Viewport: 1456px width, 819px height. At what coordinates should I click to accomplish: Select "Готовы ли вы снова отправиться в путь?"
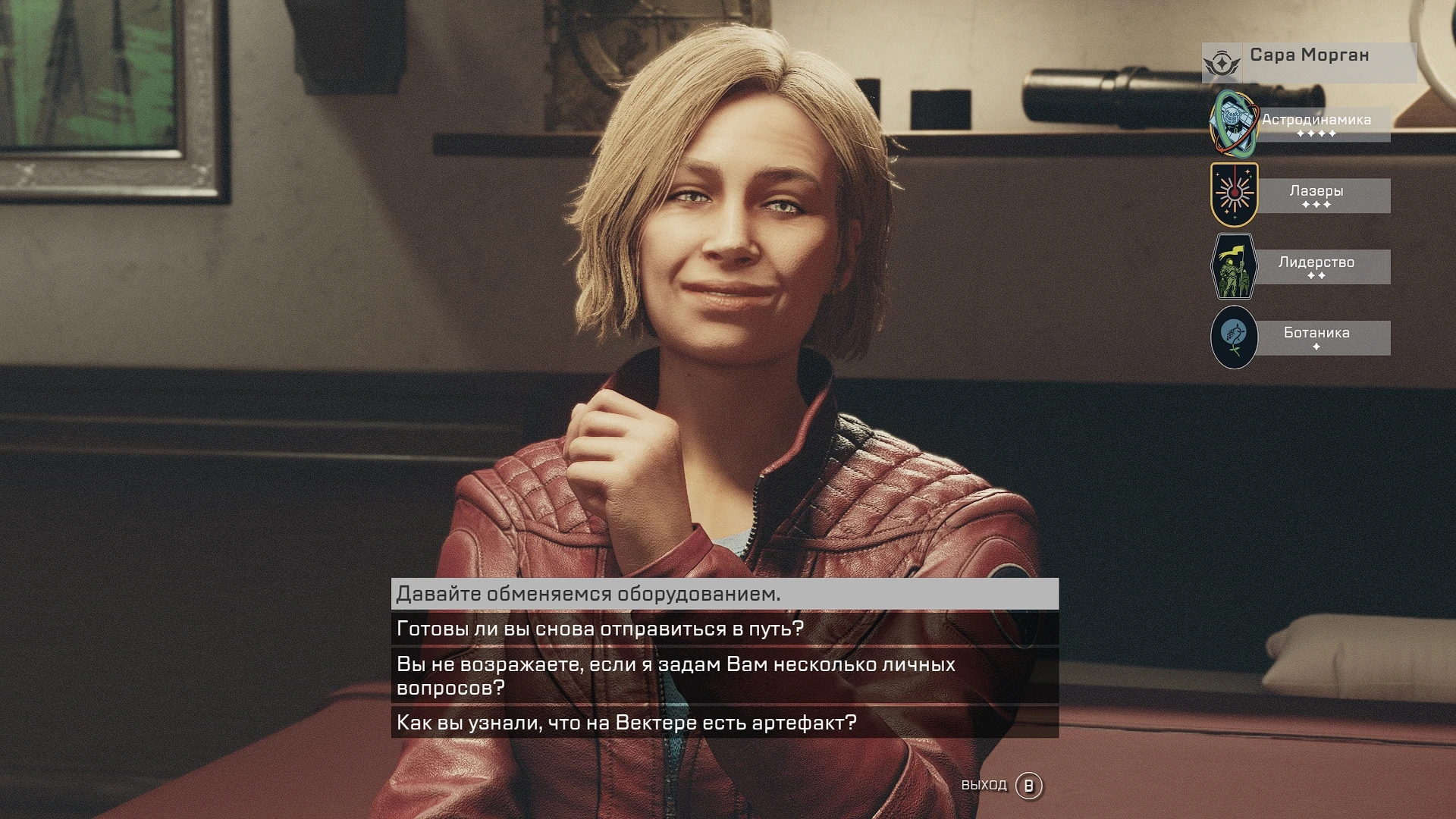tap(724, 629)
